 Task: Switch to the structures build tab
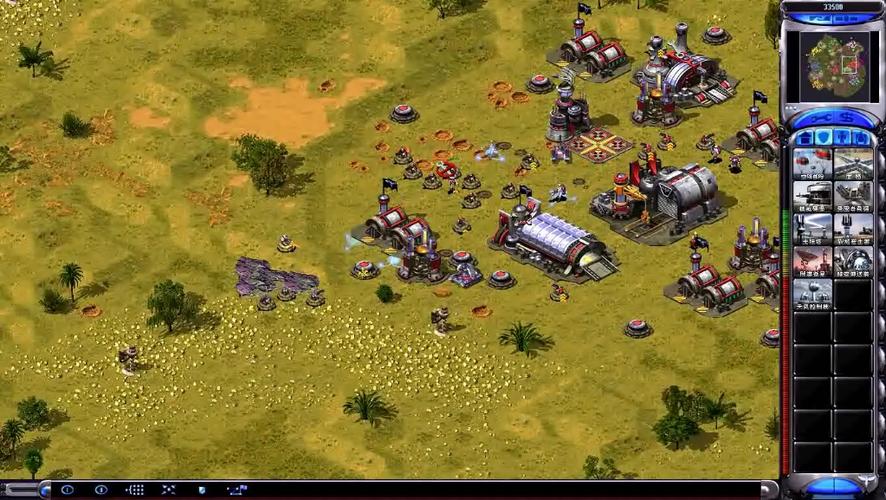point(804,138)
